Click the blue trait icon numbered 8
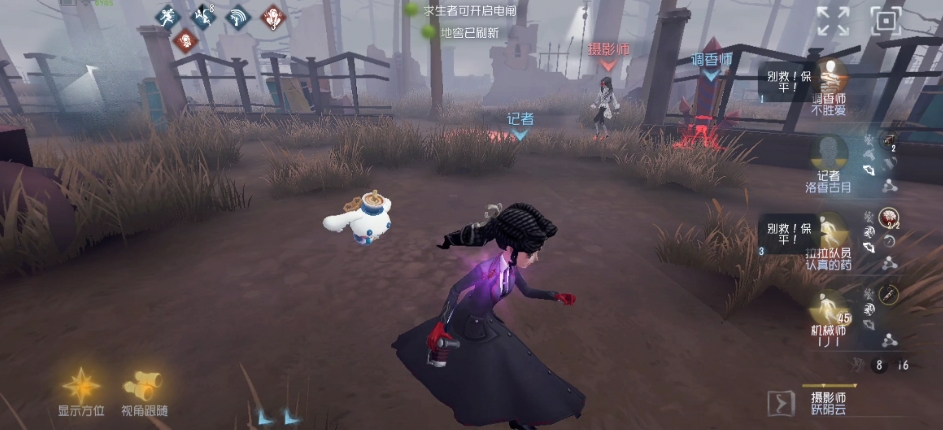Image resolution: width=943 pixels, height=430 pixels. point(204,15)
